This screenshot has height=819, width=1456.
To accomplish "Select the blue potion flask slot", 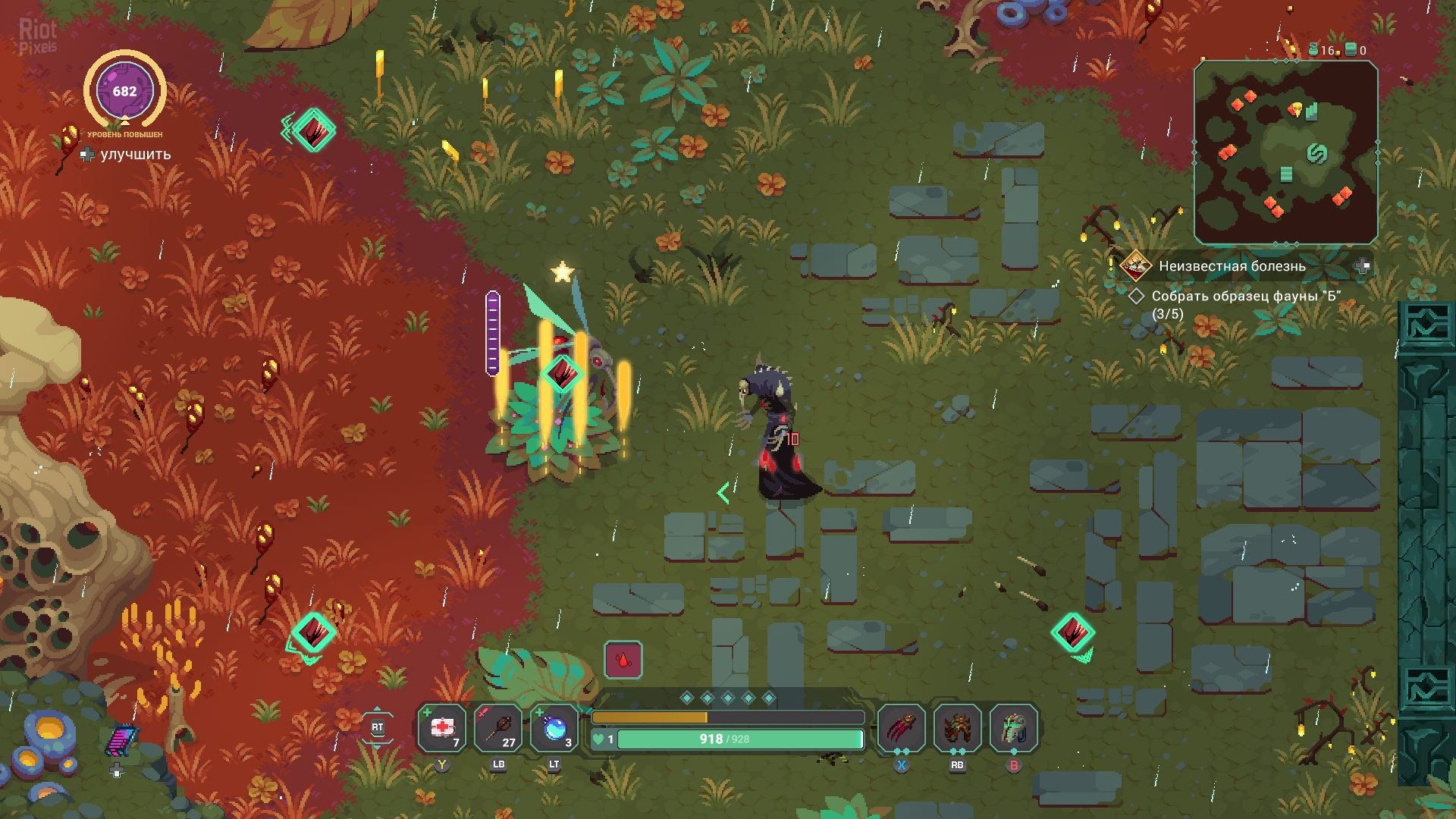I will click(x=554, y=729).
